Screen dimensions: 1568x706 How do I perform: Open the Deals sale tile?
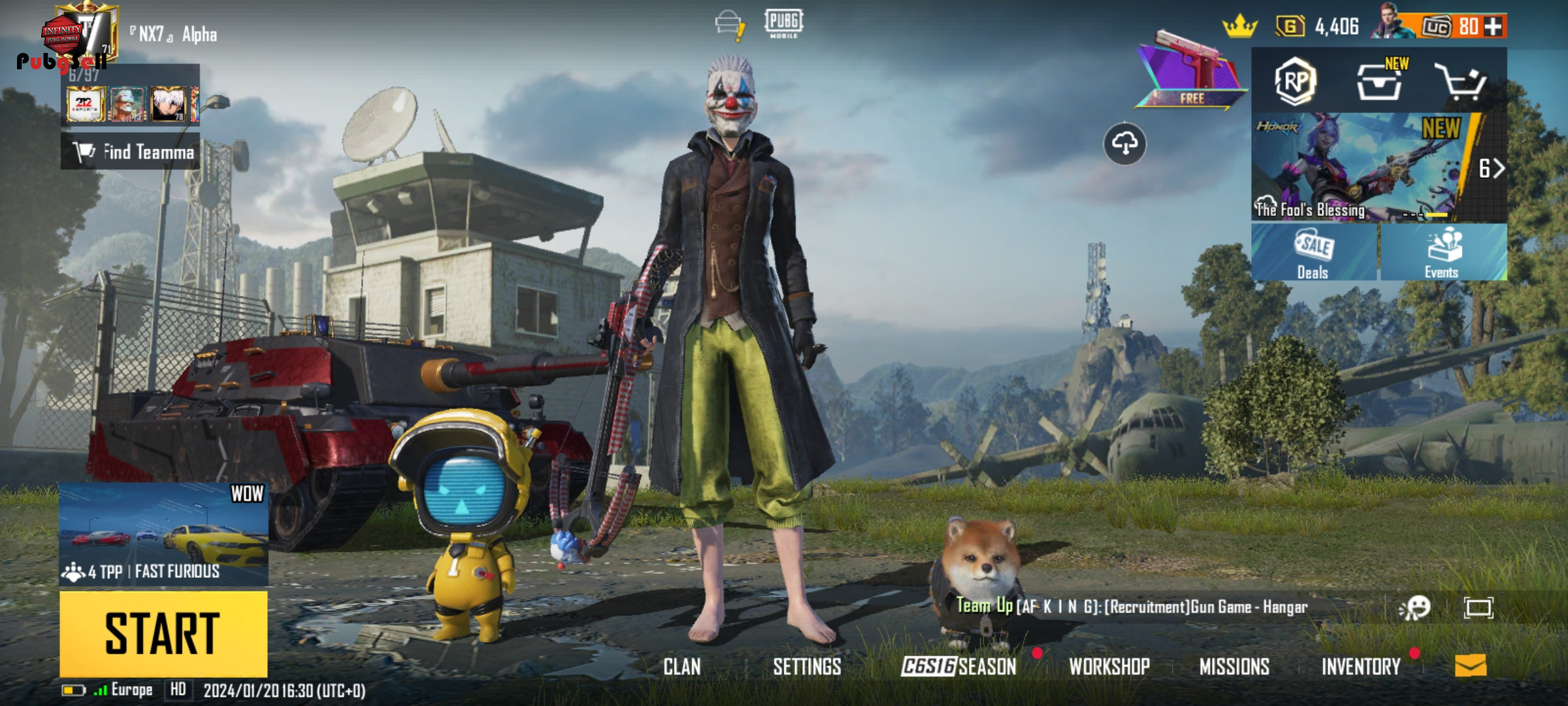pos(1313,252)
